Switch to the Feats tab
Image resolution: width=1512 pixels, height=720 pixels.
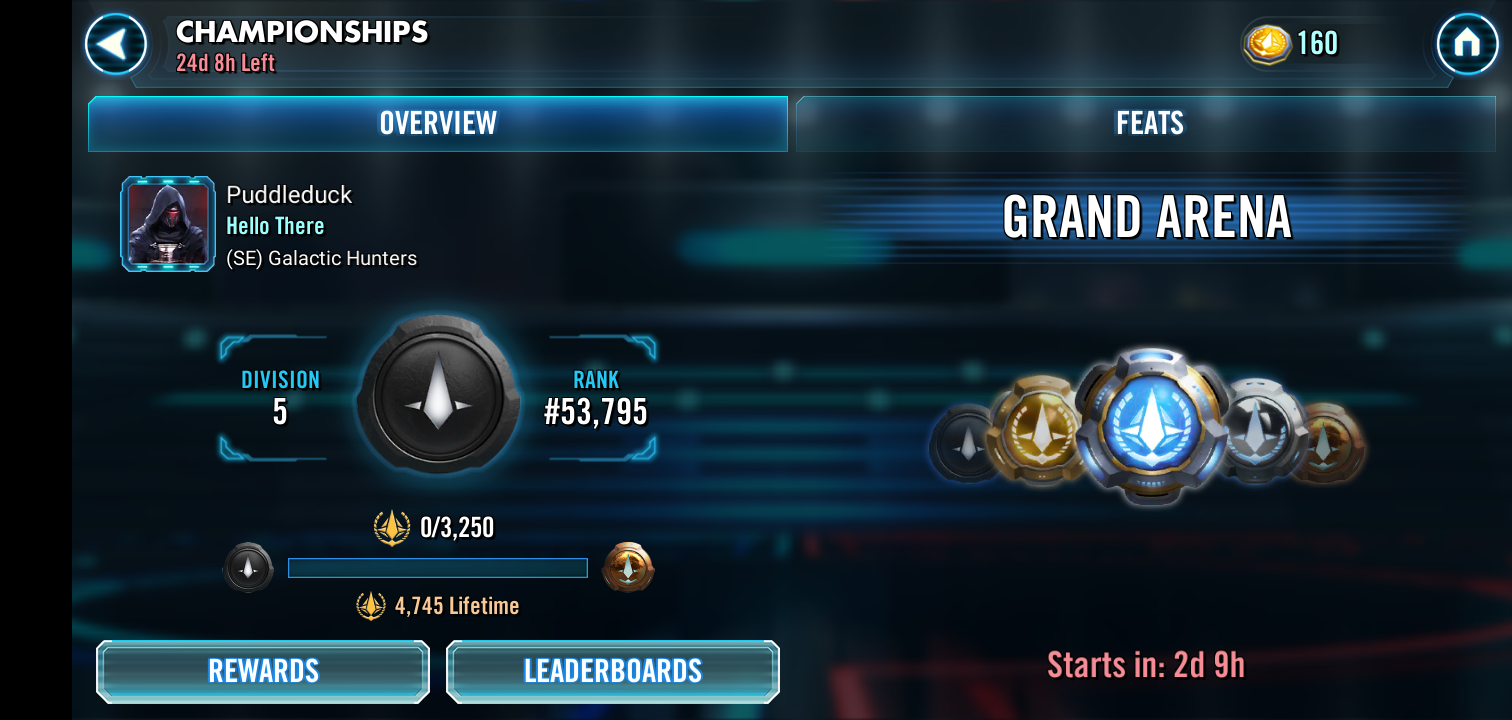(x=1150, y=124)
